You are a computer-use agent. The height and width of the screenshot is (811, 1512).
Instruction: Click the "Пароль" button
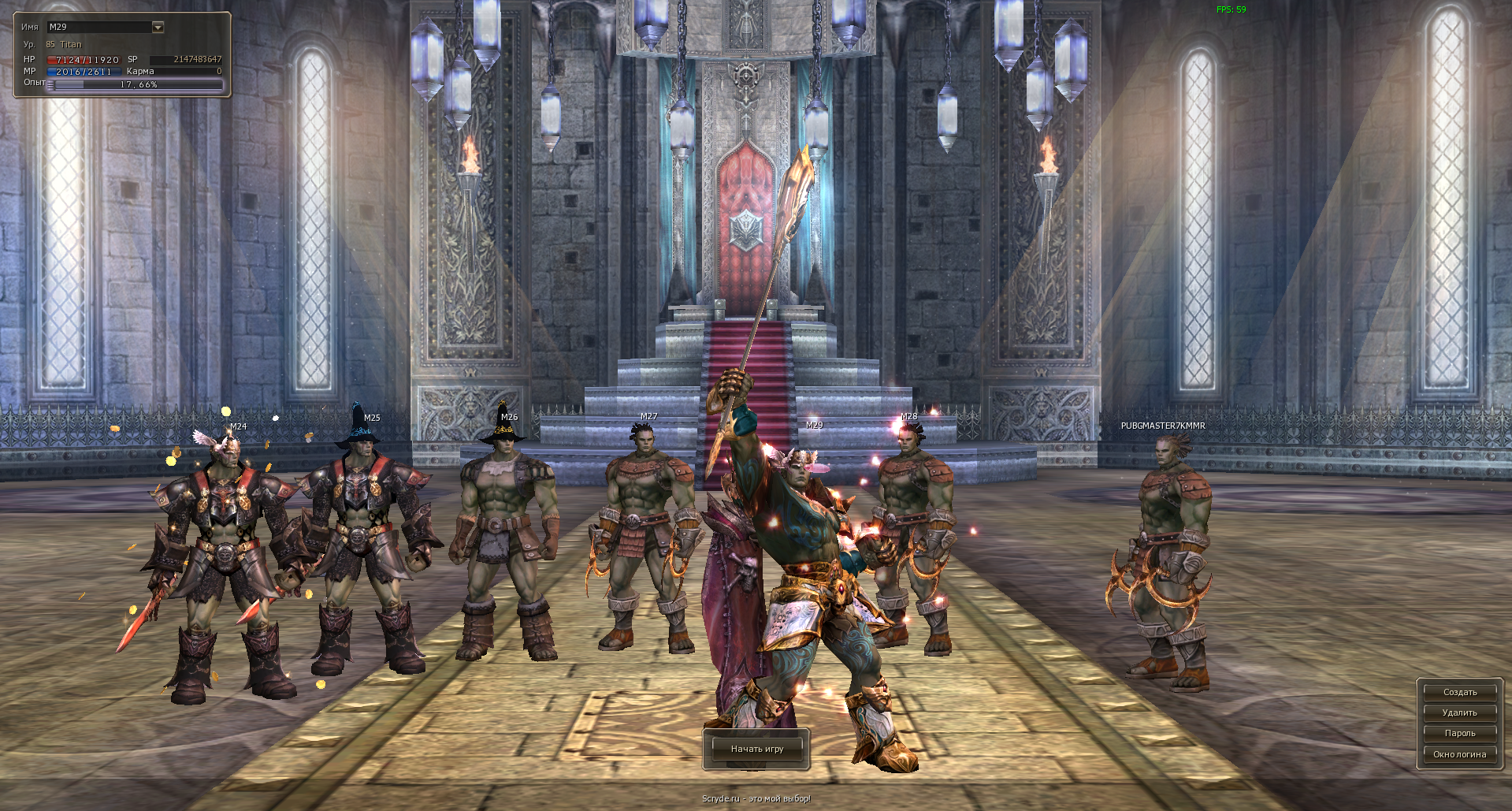pos(1458,732)
